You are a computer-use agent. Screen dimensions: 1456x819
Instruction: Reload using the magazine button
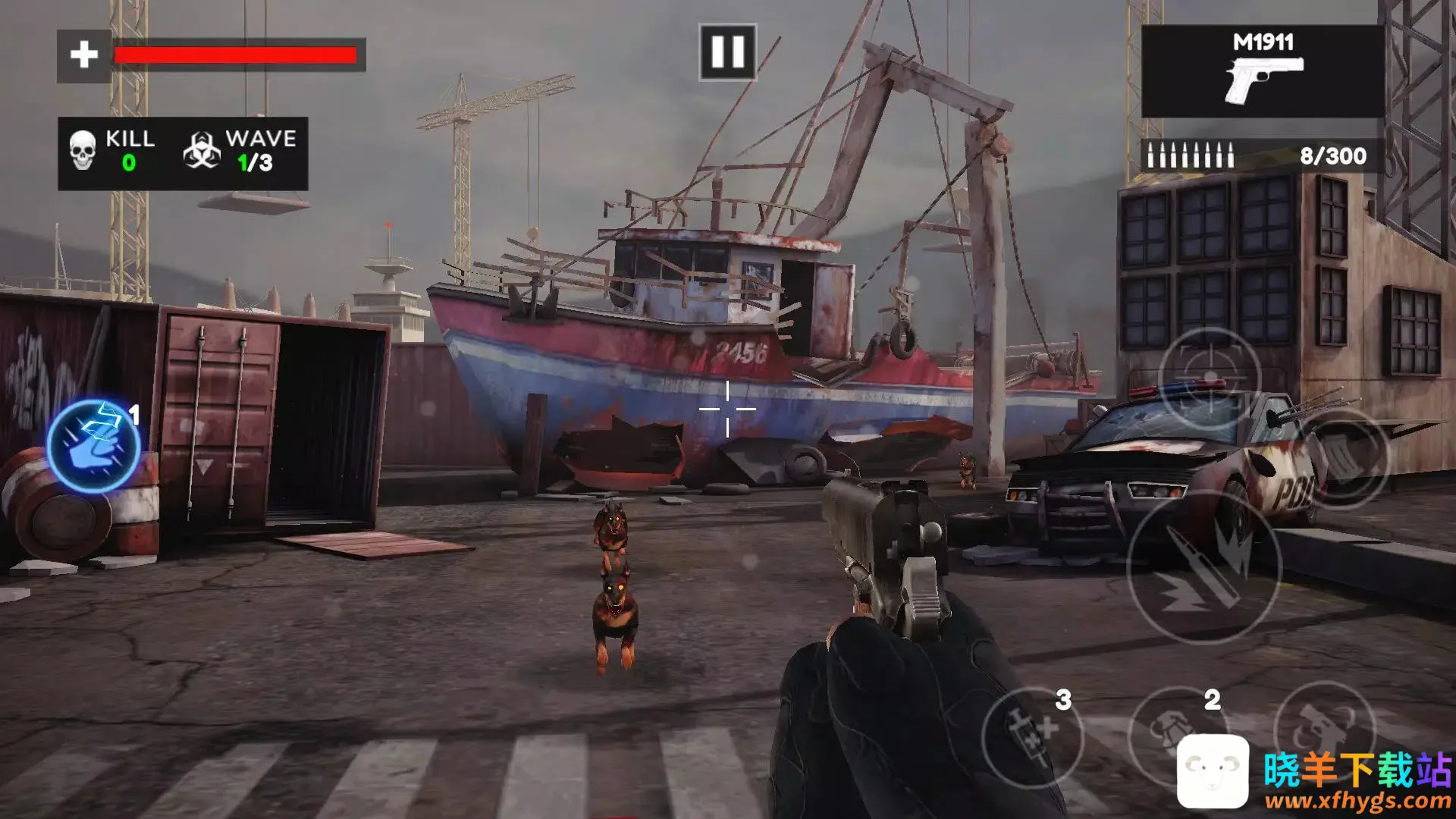click(1343, 457)
